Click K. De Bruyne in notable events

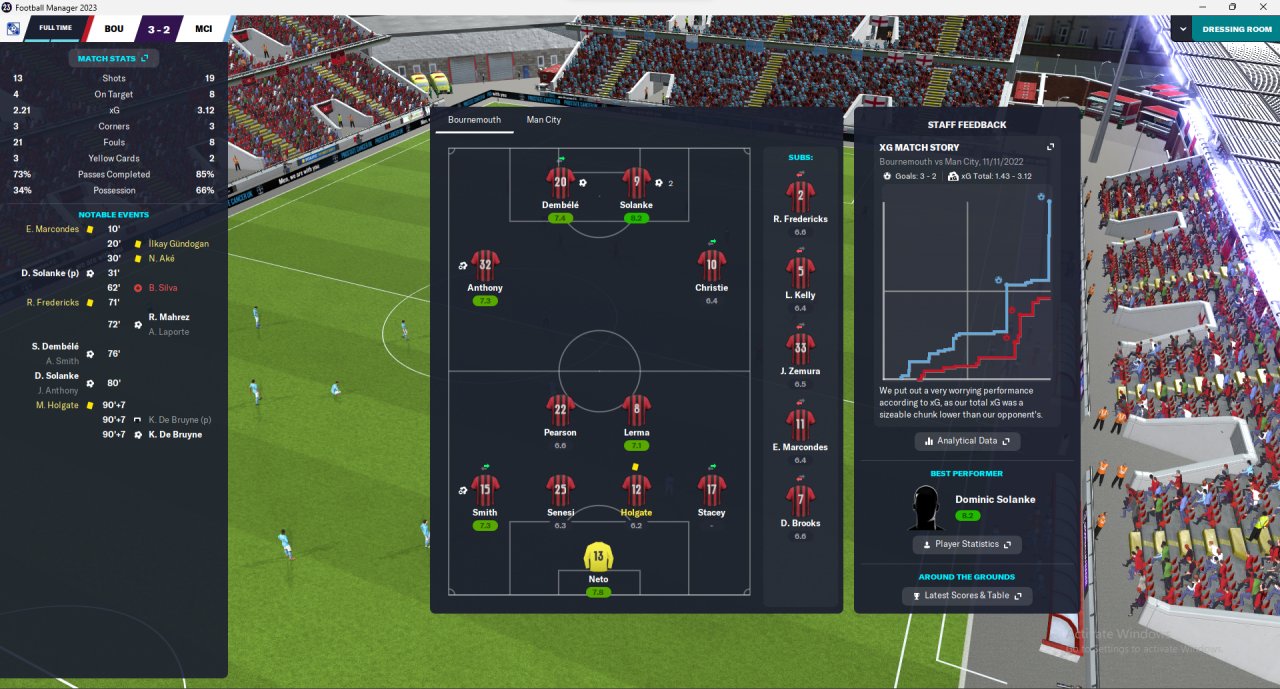[x=175, y=435]
